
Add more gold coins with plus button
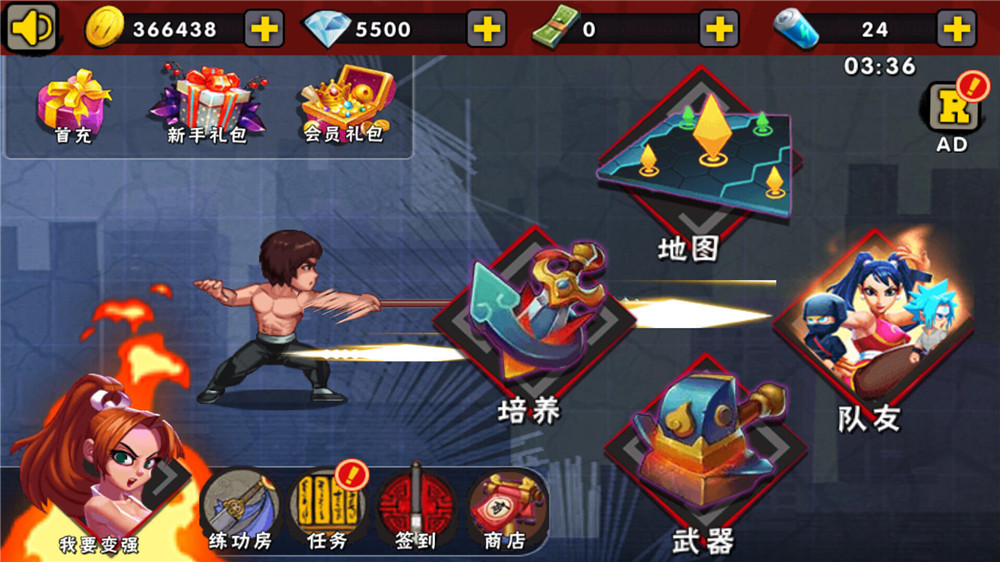264,29
